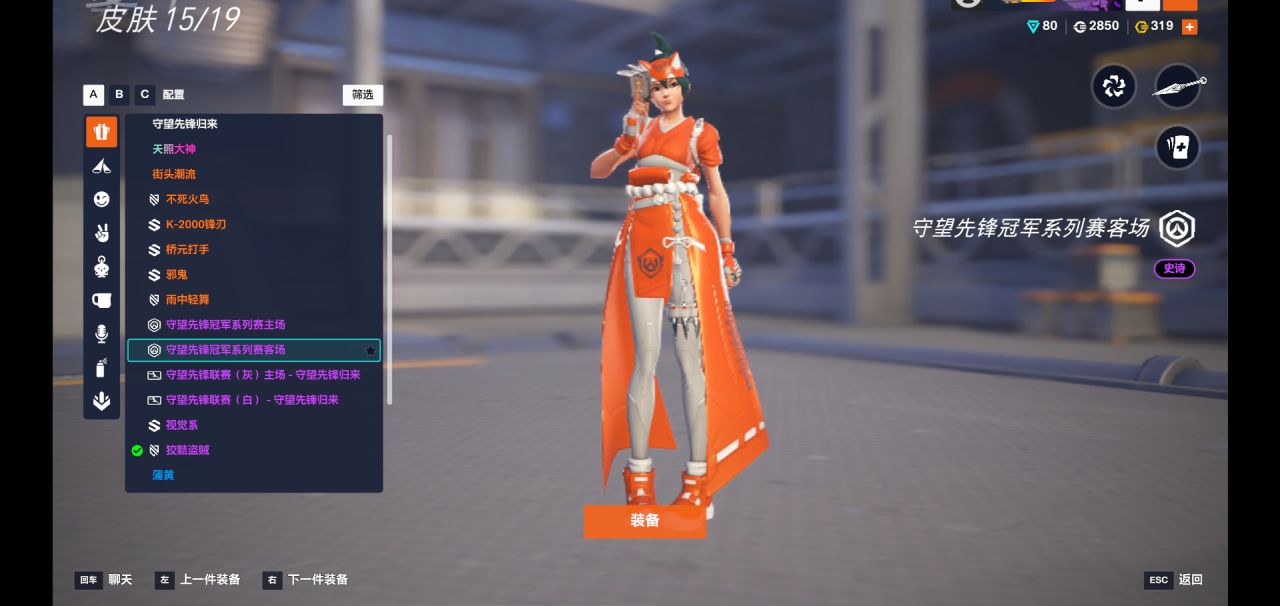The width and height of the screenshot is (1280, 606).
Task: Open the emotes smiley face category
Action: (102, 200)
